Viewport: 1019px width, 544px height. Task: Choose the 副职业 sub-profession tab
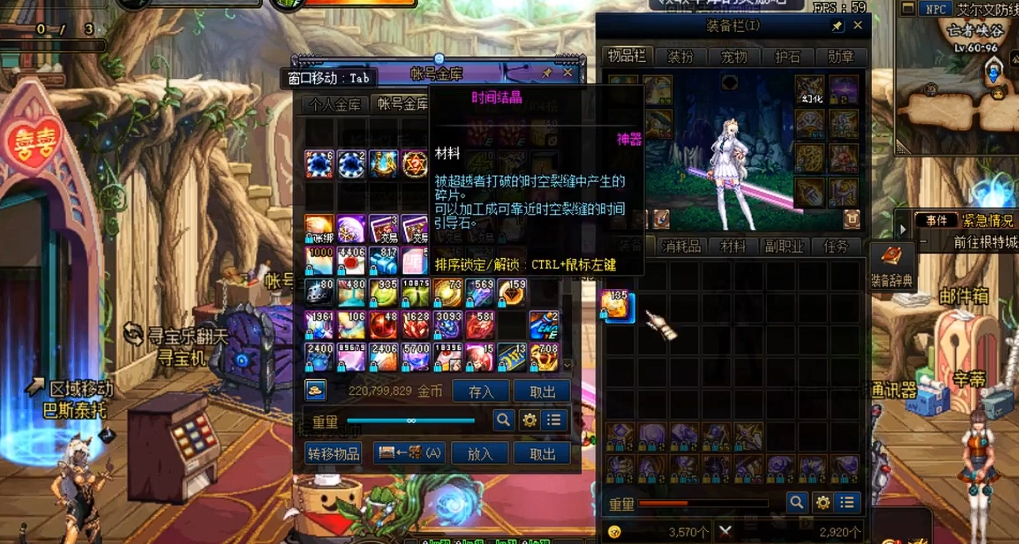point(783,246)
